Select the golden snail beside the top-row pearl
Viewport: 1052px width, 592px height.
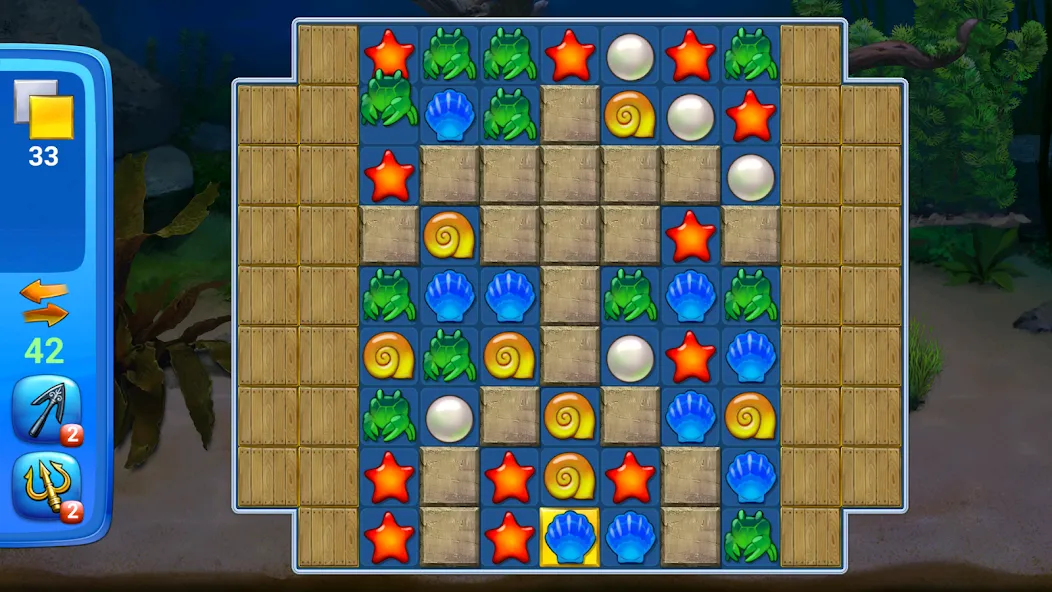(630, 115)
